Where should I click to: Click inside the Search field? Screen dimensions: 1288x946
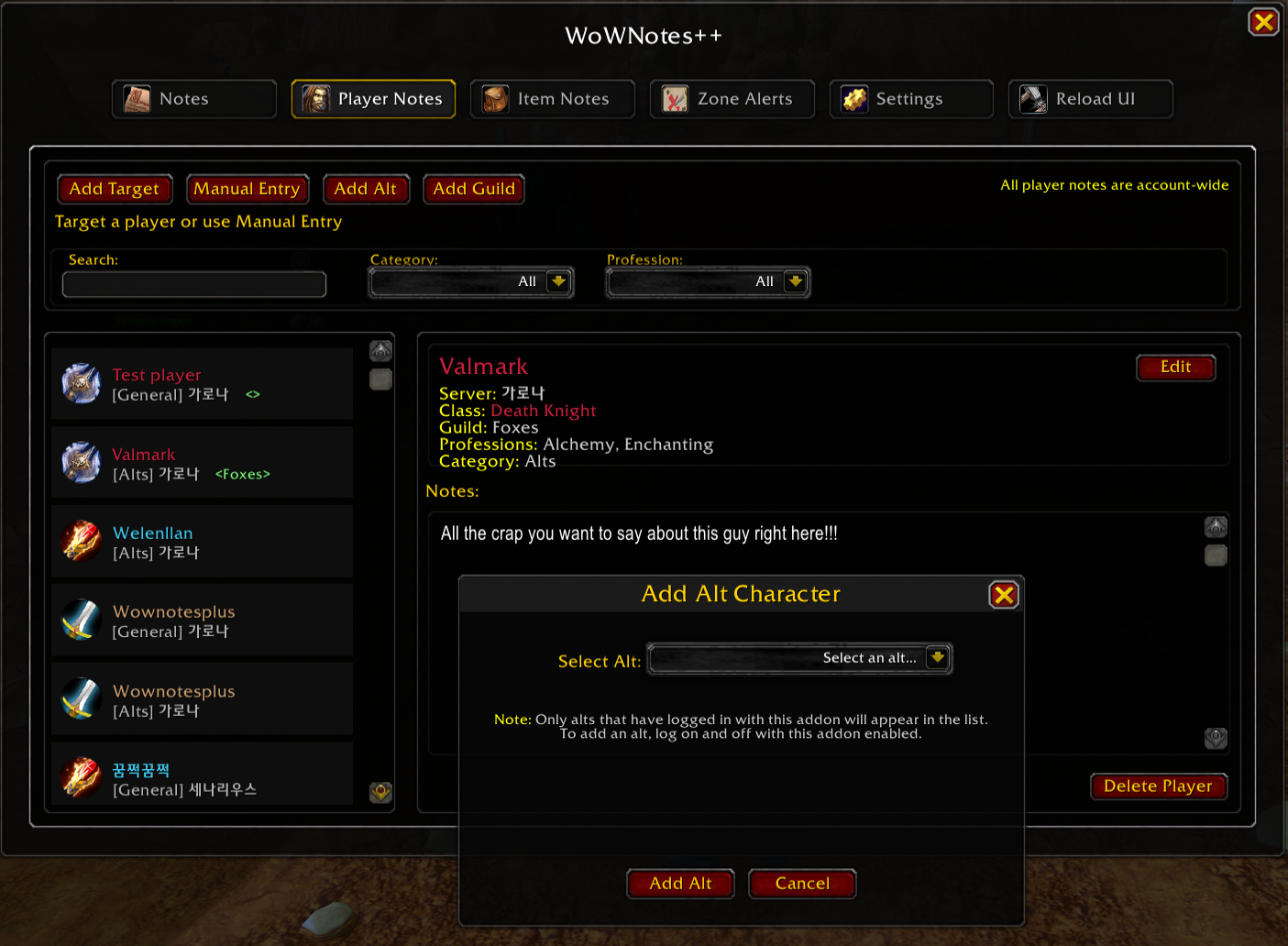[193, 284]
